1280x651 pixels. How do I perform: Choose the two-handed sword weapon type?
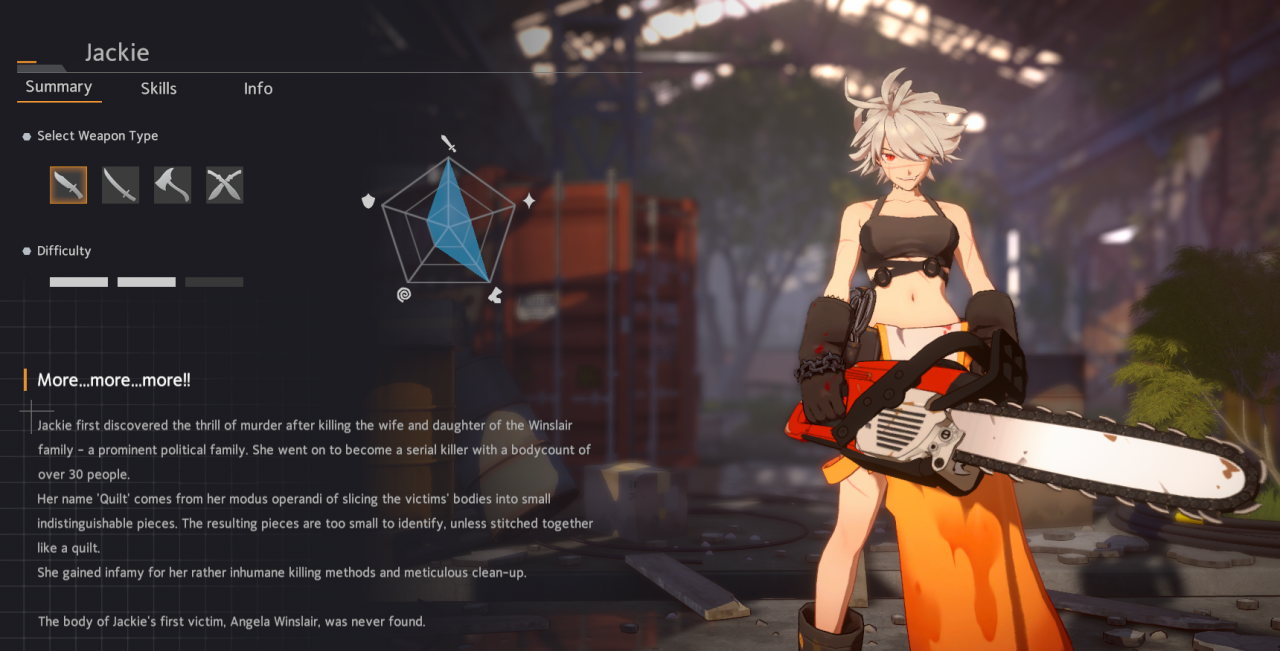coord(121,185)
